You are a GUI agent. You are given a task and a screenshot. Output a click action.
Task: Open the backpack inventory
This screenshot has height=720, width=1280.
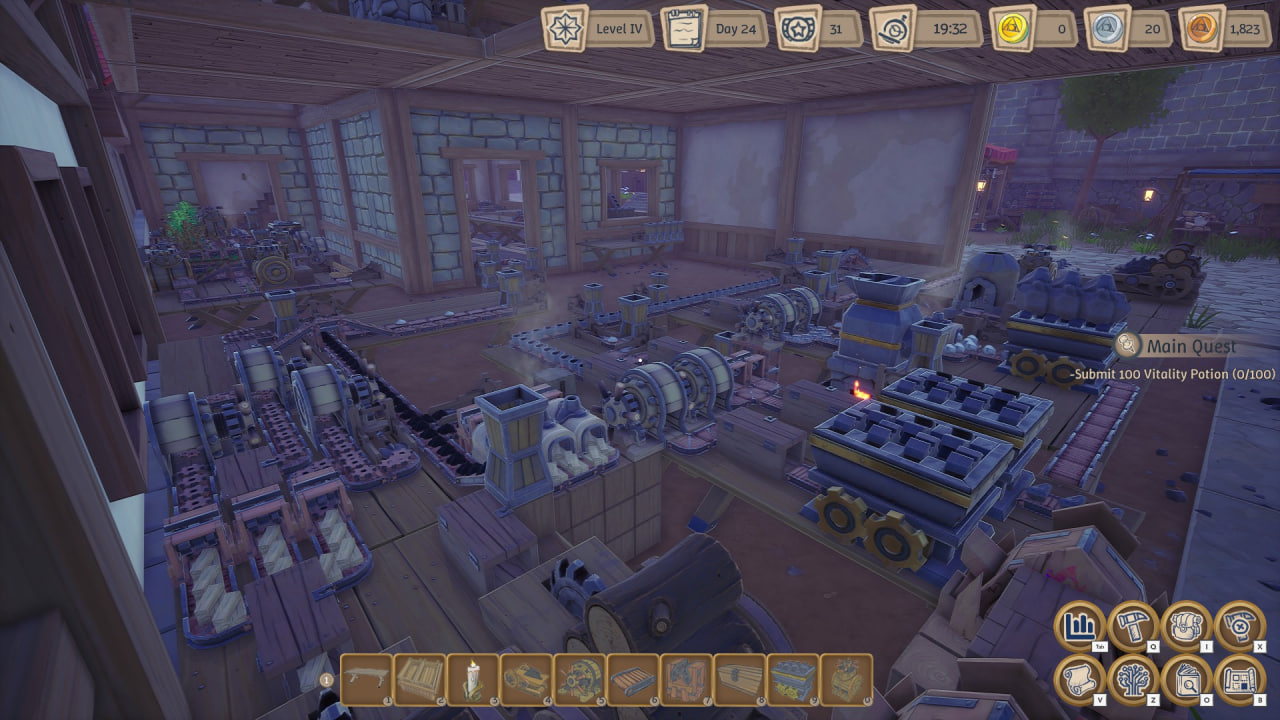[1186, 627]
